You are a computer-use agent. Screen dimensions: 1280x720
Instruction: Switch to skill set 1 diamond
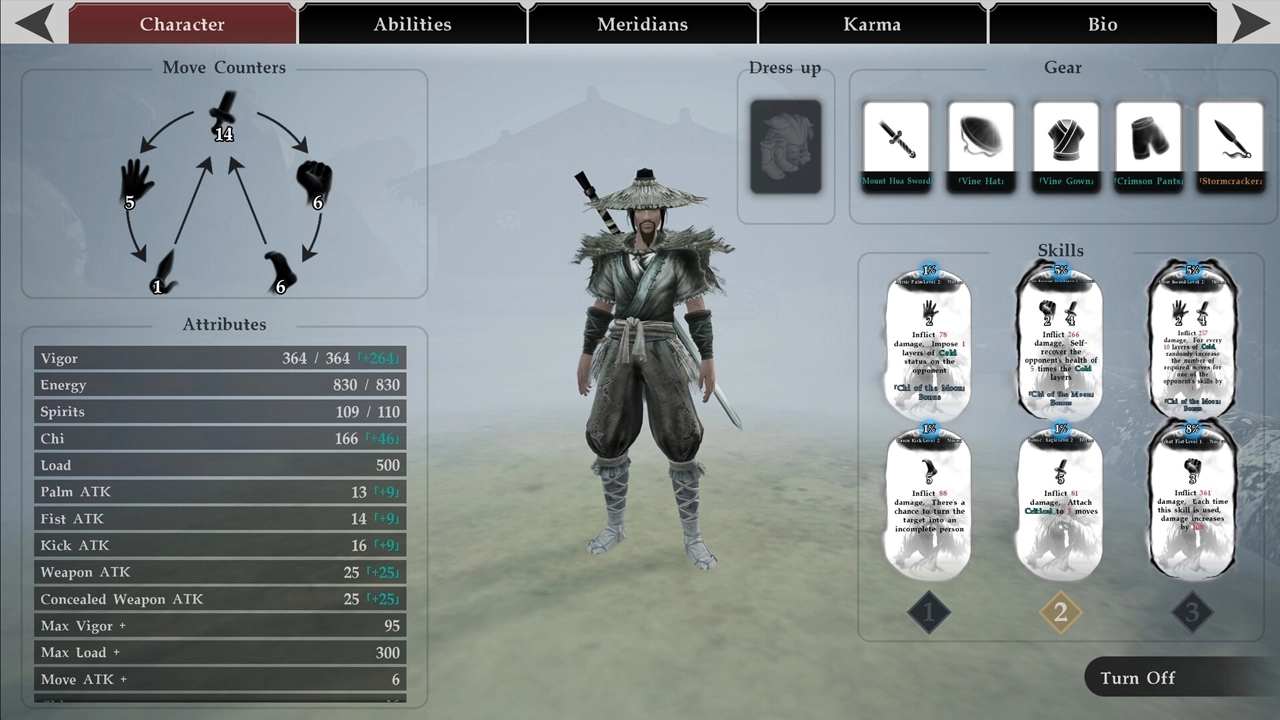point(928,612)
